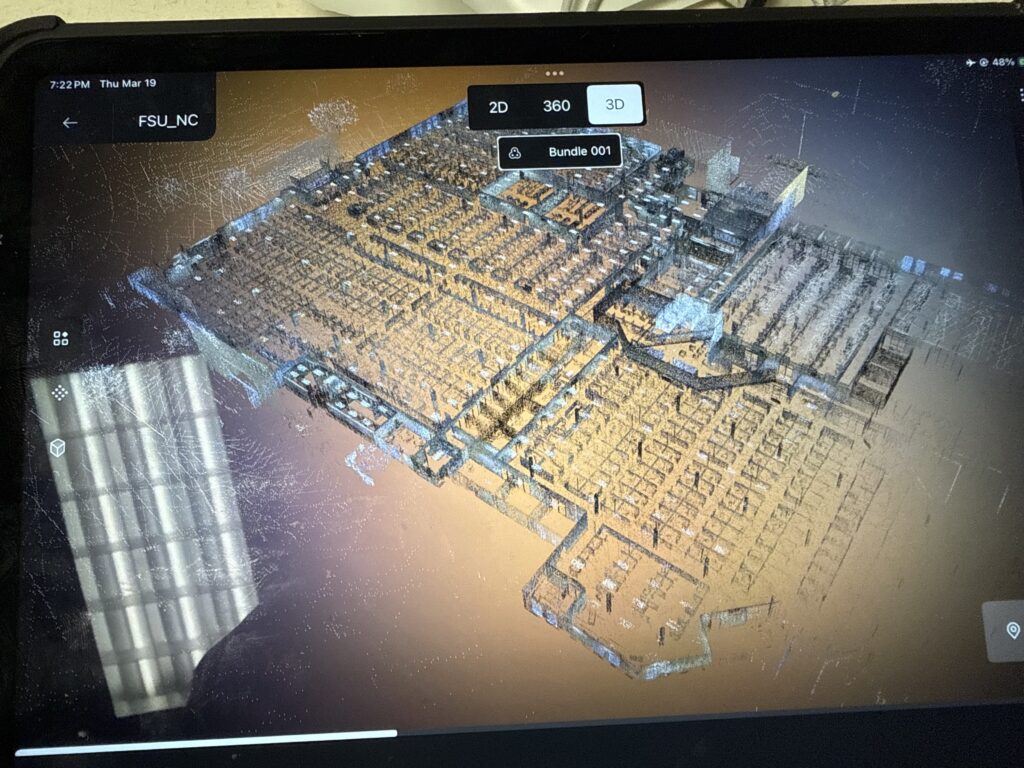Tap the dotted point cloud icon
The width and height of the screenshot is (1024, 768).
60,393
